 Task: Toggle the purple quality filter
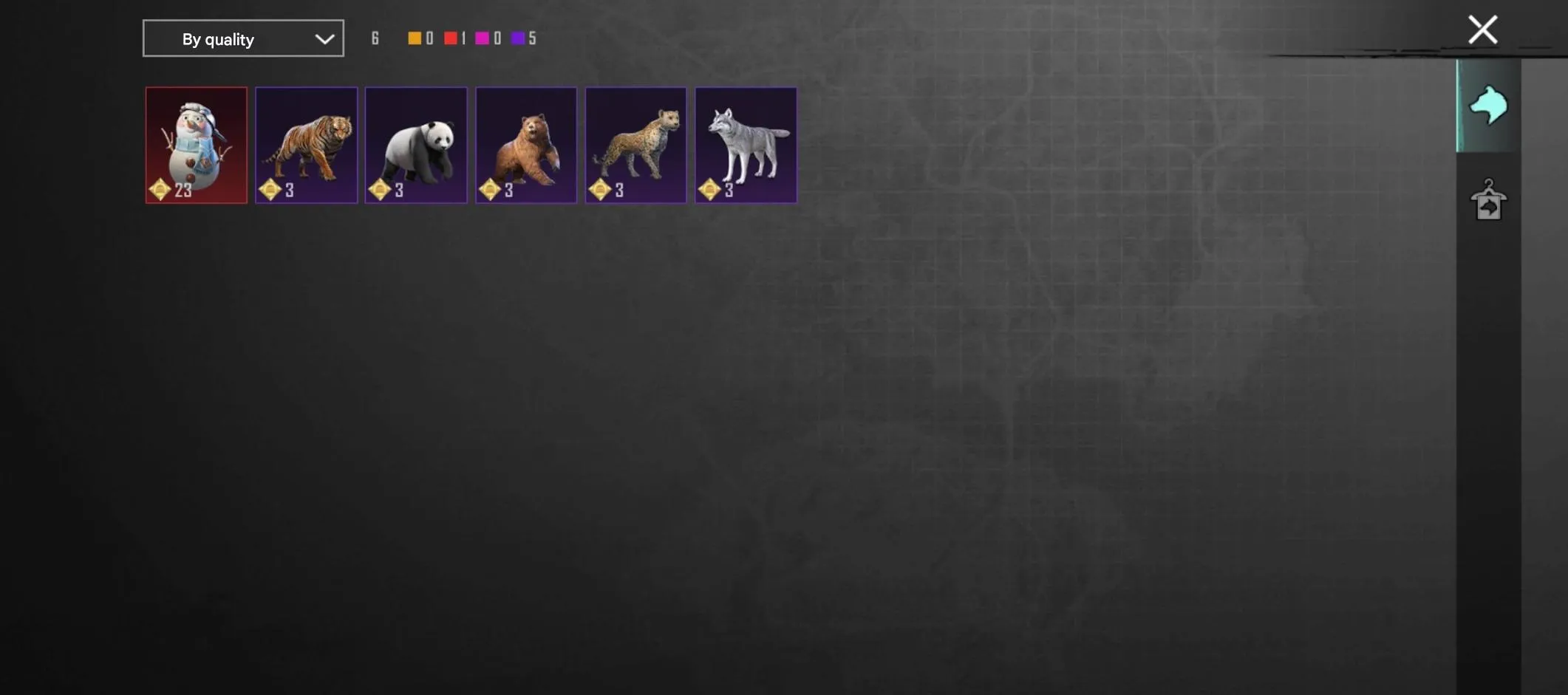pyautogui.click(x=518, y=38)
